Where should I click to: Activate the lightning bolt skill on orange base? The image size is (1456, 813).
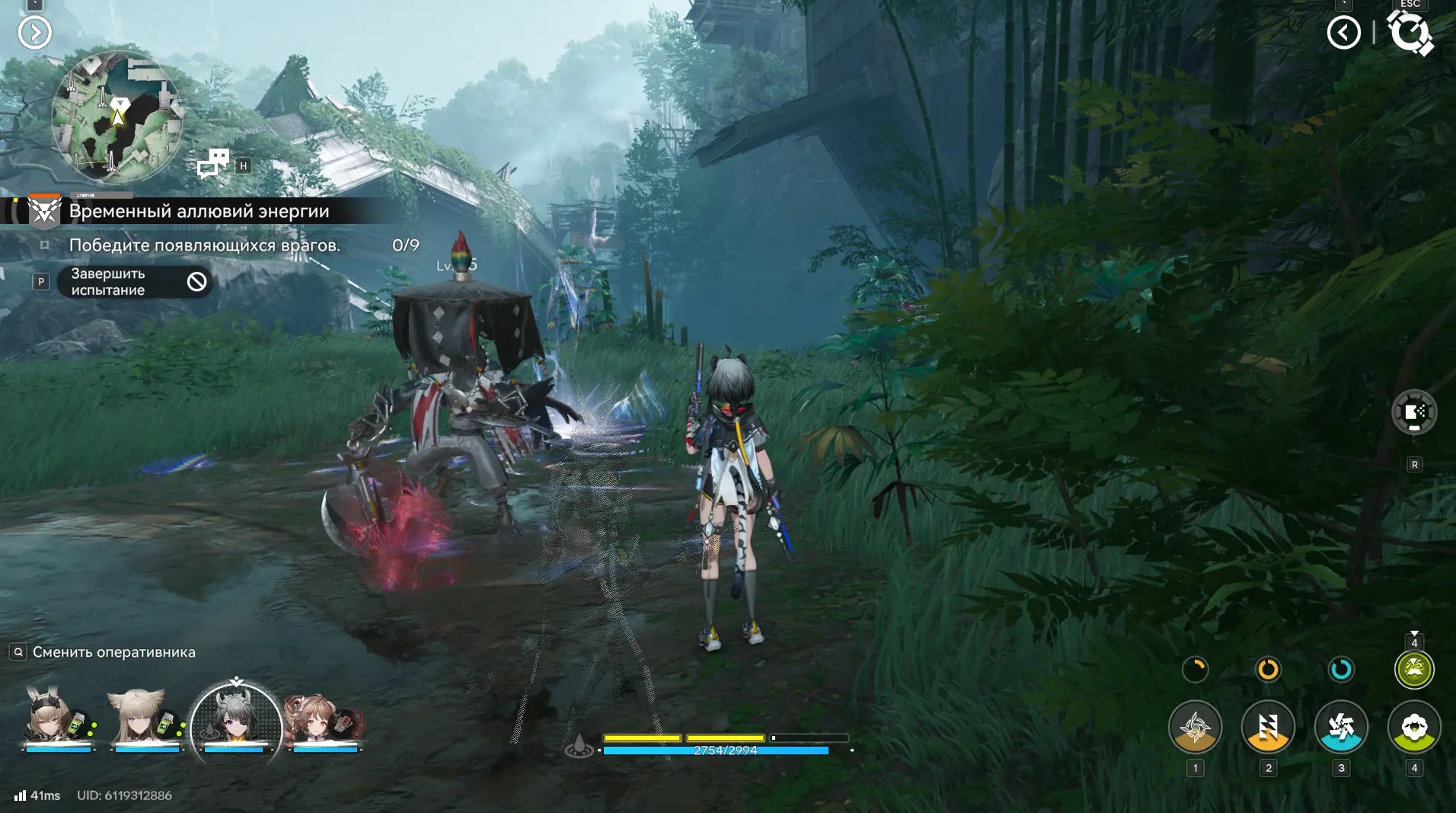1268,727
